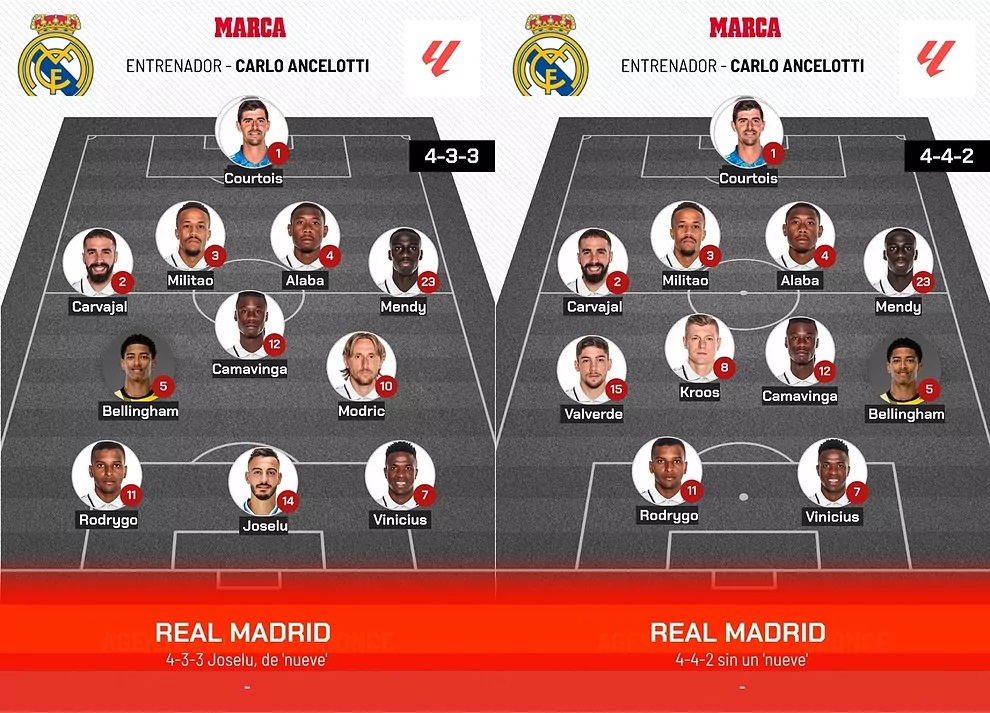
Task: Choose Kroos's player portrait
Action: [x=699, y=348]
